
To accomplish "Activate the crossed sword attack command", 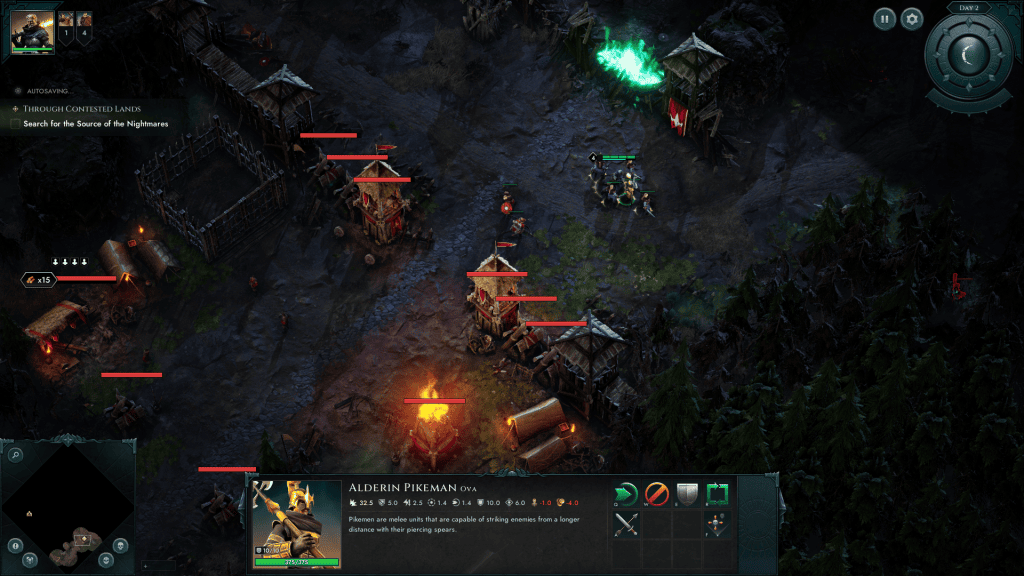I will [x=627, y=523].
